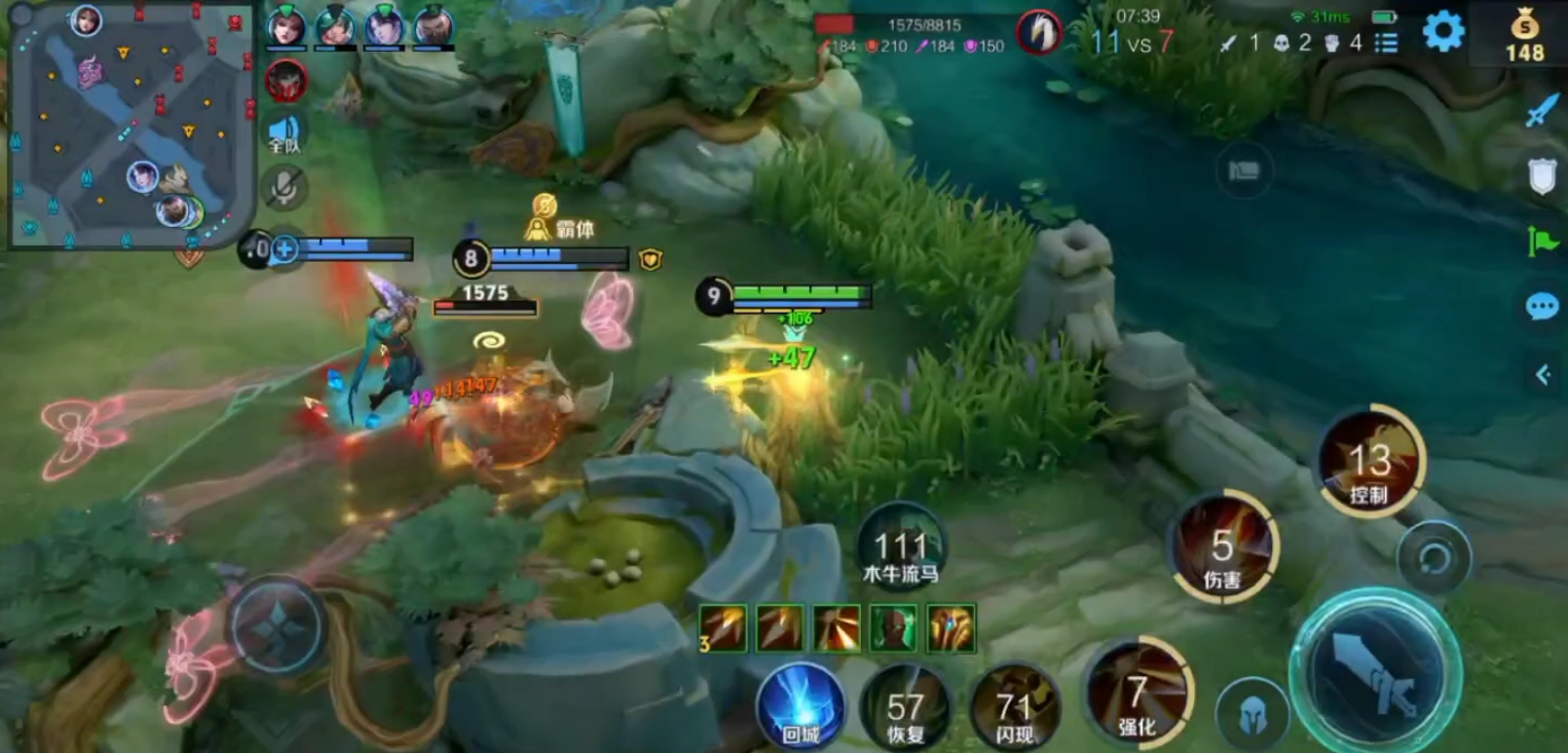Target heroes with the helmet button

pyautogui.click(x=1252, y=714)
